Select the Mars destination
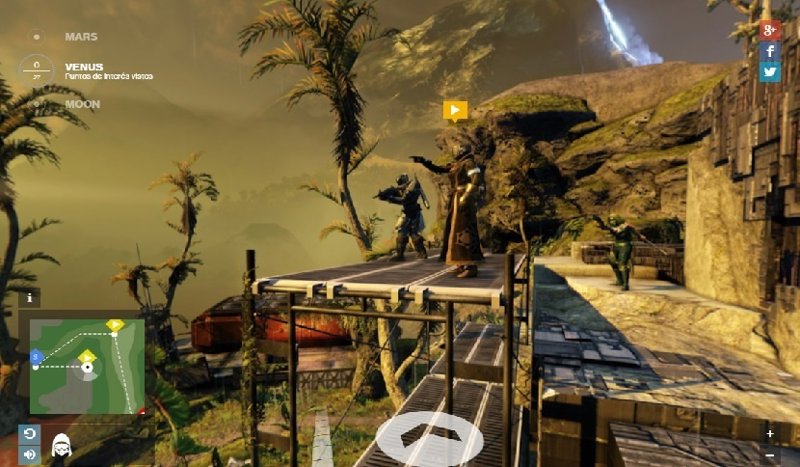The height and width of the screenshot is (467, 800). 80,37
